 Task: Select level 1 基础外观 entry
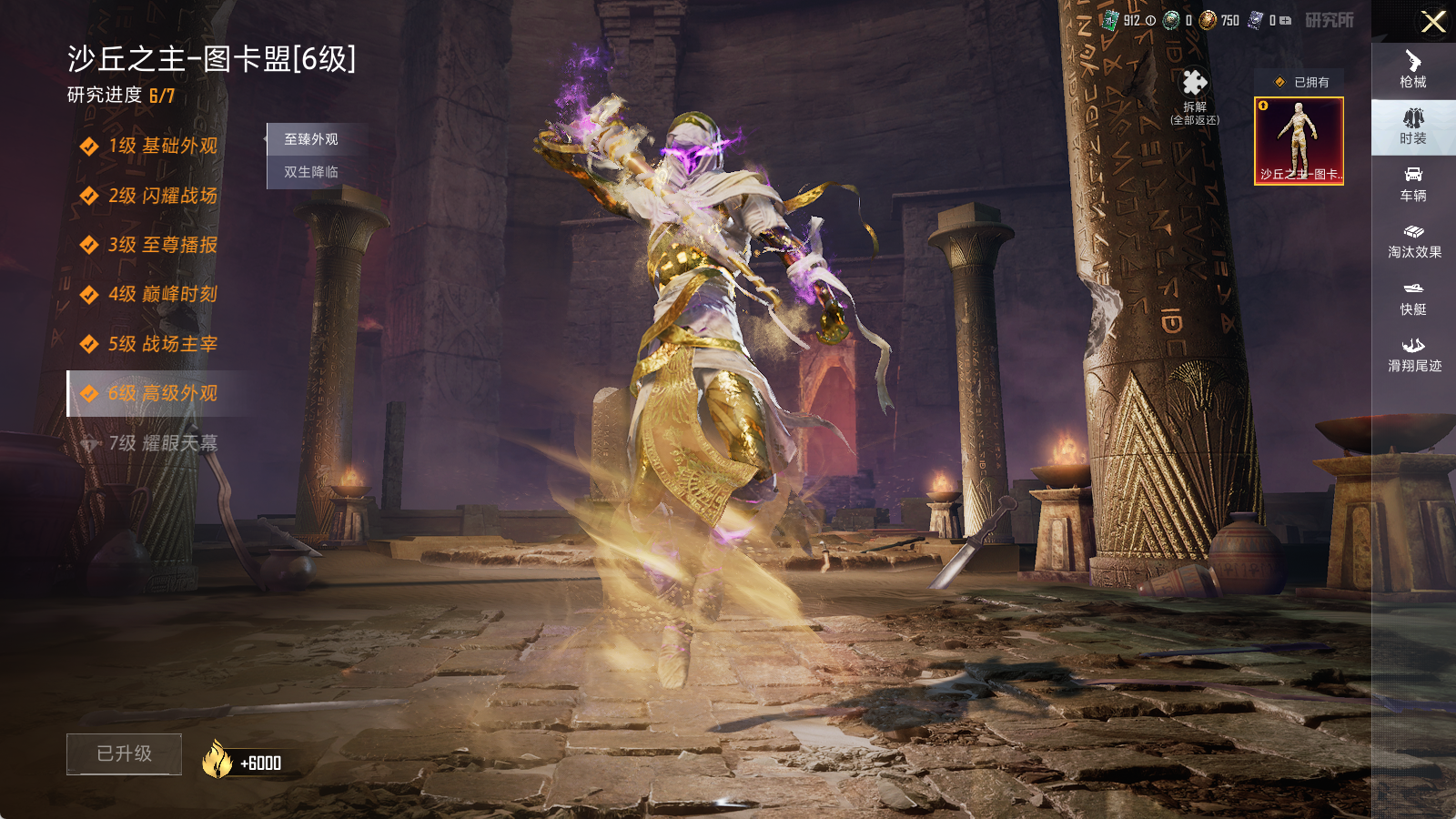pyautogui.click(x=162, y=146)
